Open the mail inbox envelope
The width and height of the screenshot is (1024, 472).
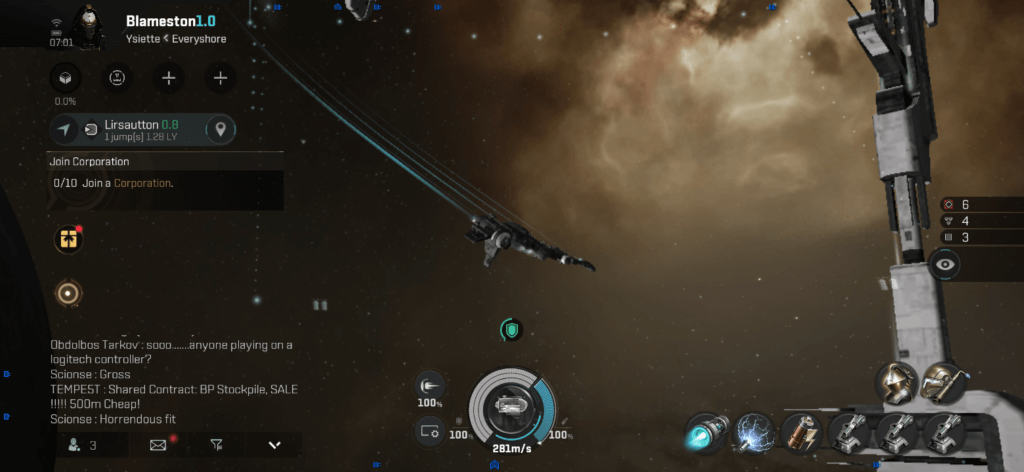[158, 445]
